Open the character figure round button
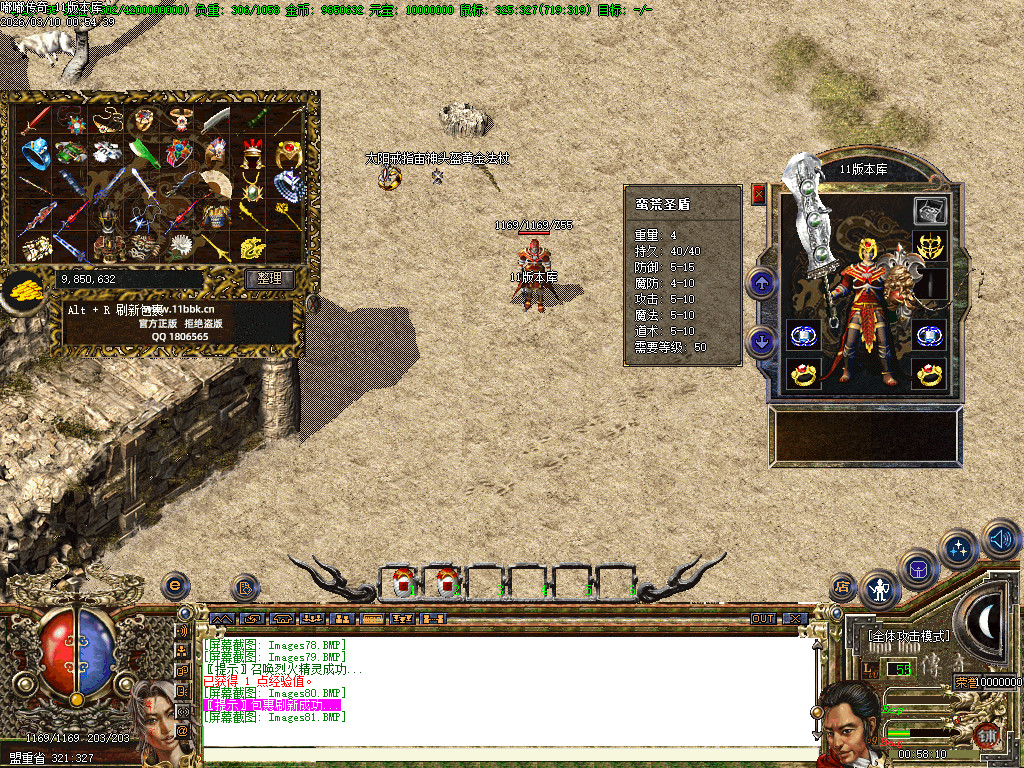This screenshot has width=1024, height=768. click(880, 590)
